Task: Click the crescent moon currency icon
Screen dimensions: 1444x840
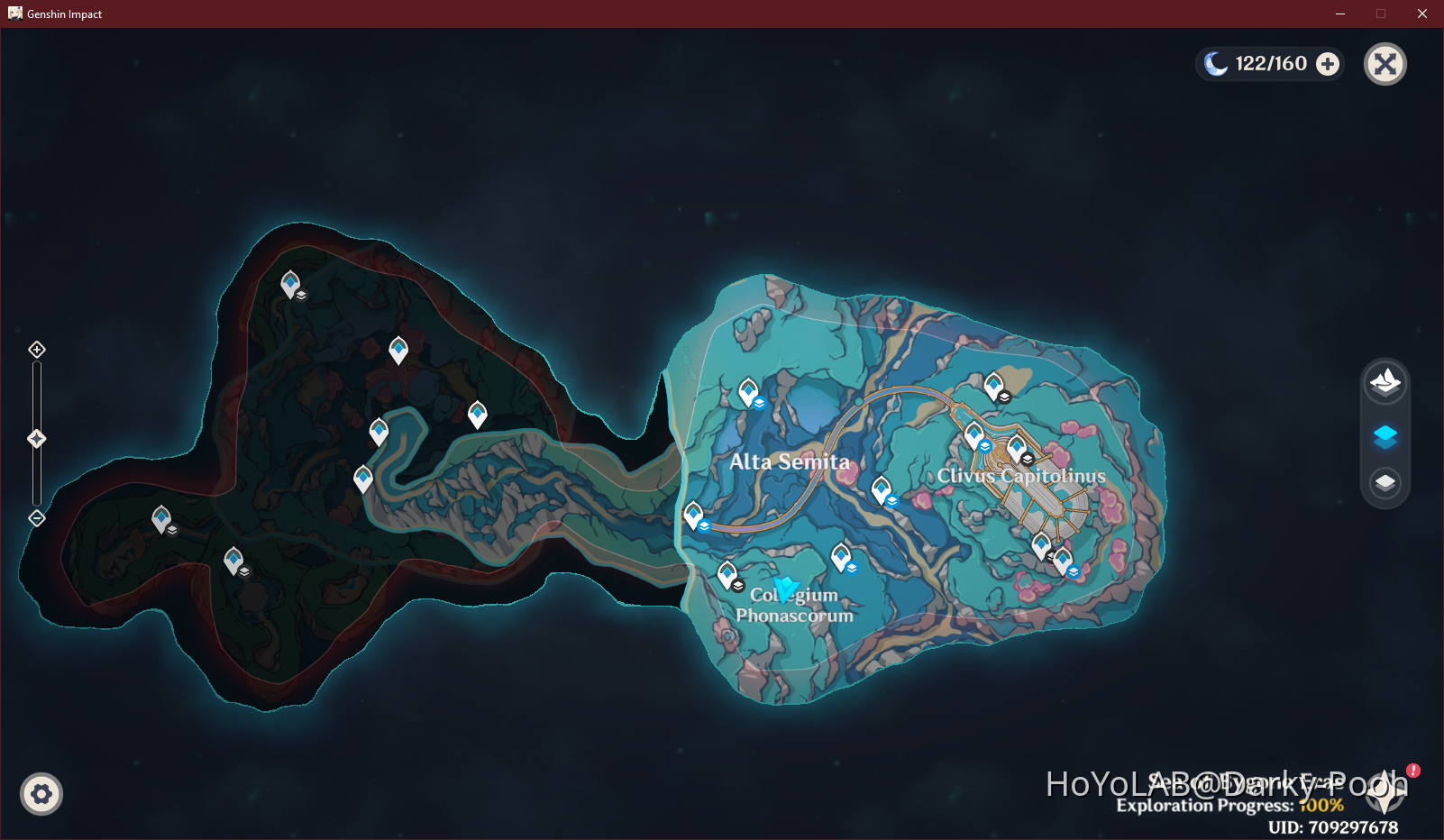Action: point(1217,63)
